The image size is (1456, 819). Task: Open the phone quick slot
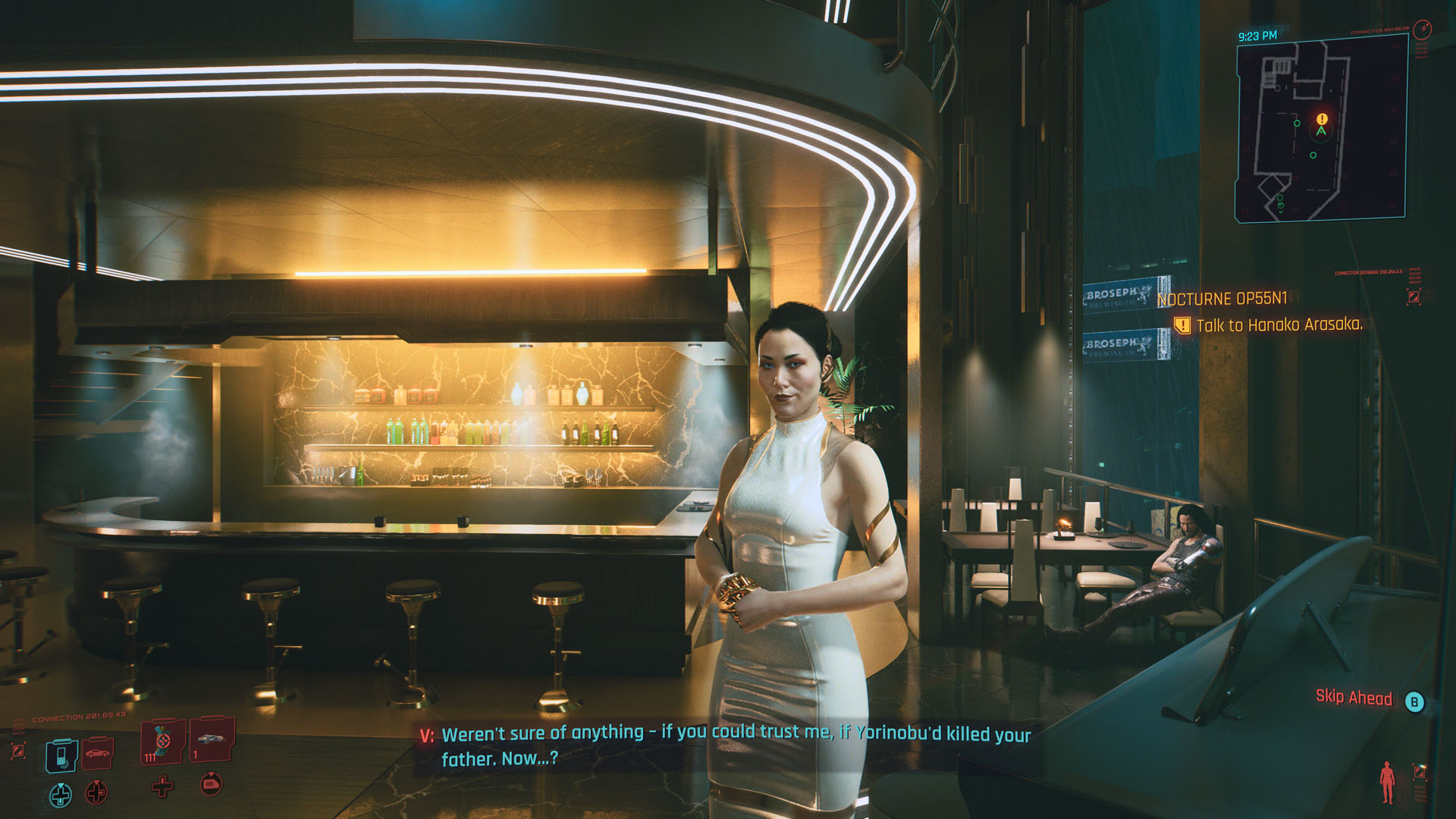click(61, 755)
